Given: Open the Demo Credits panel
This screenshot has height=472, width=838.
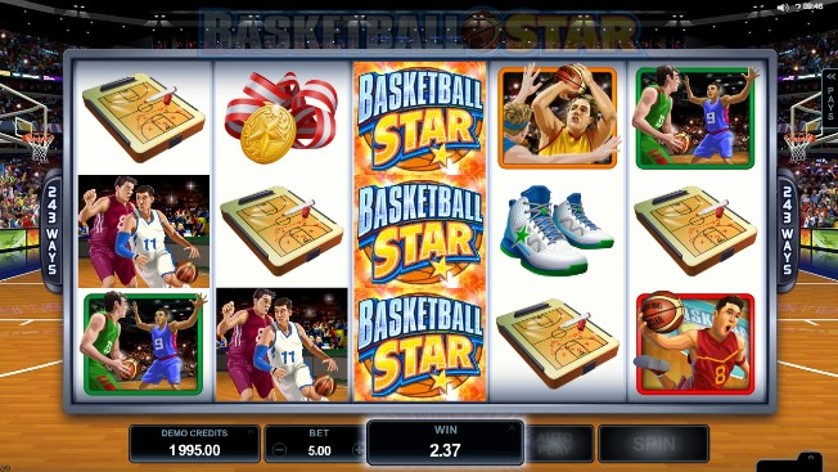Looking at the screenshot, I should 194,443.
